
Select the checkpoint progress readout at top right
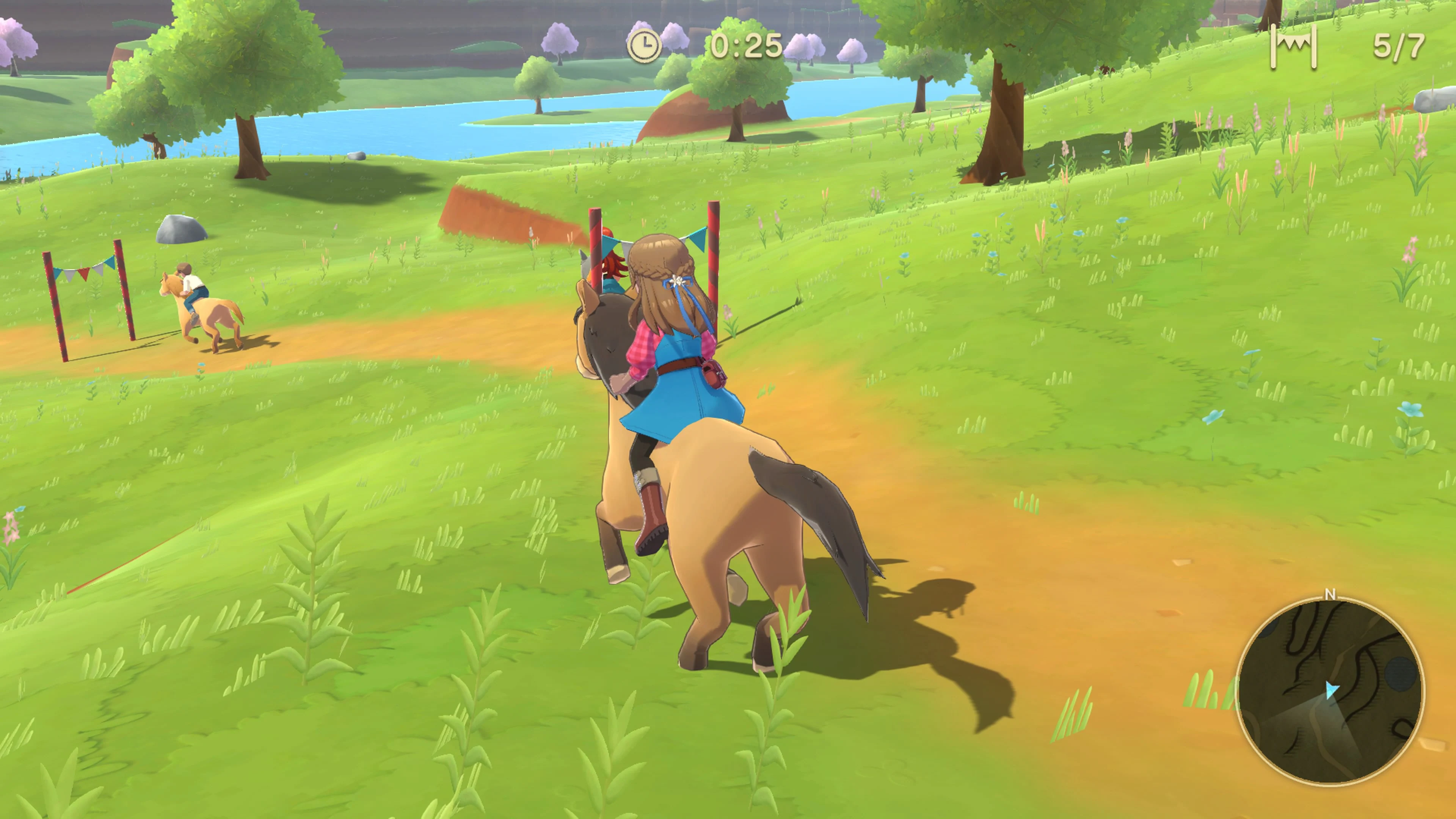[x=1401, y=48]
